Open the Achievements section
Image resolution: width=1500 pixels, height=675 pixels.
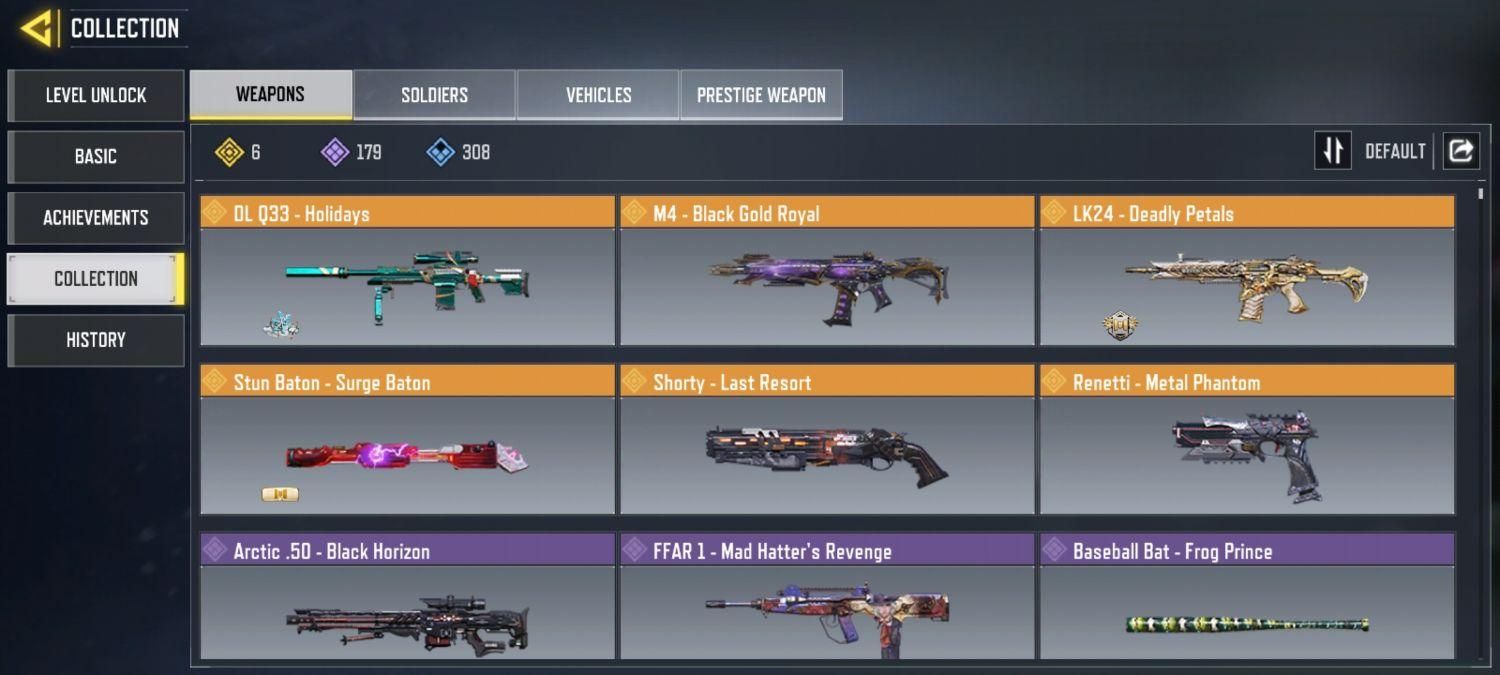pyautogui.click(x=96, y=218)
